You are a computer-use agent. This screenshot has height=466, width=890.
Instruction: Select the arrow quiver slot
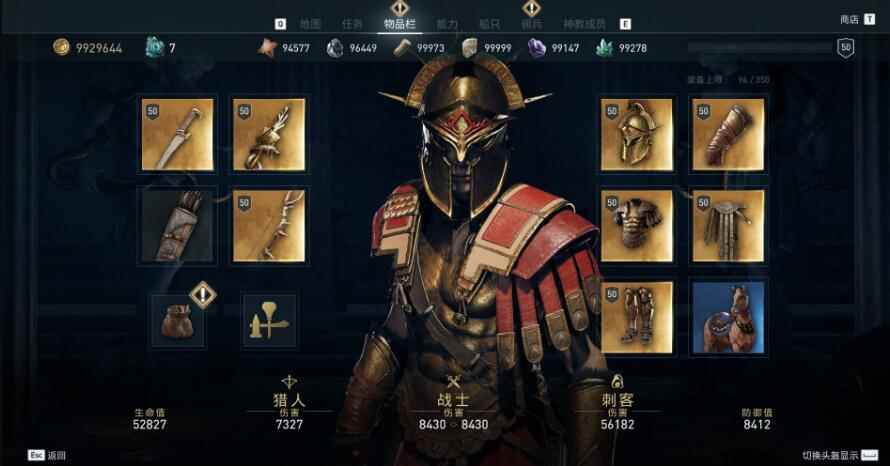pyautogui.click(x=178, y=225)
